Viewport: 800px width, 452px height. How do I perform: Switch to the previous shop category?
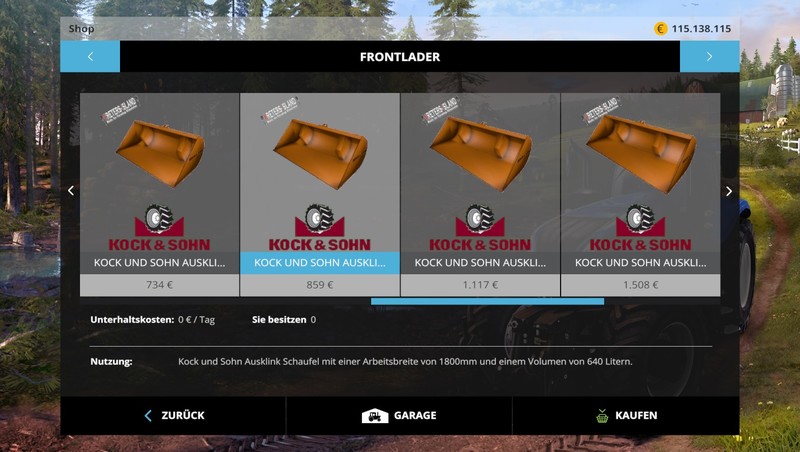tap(90, 57)
